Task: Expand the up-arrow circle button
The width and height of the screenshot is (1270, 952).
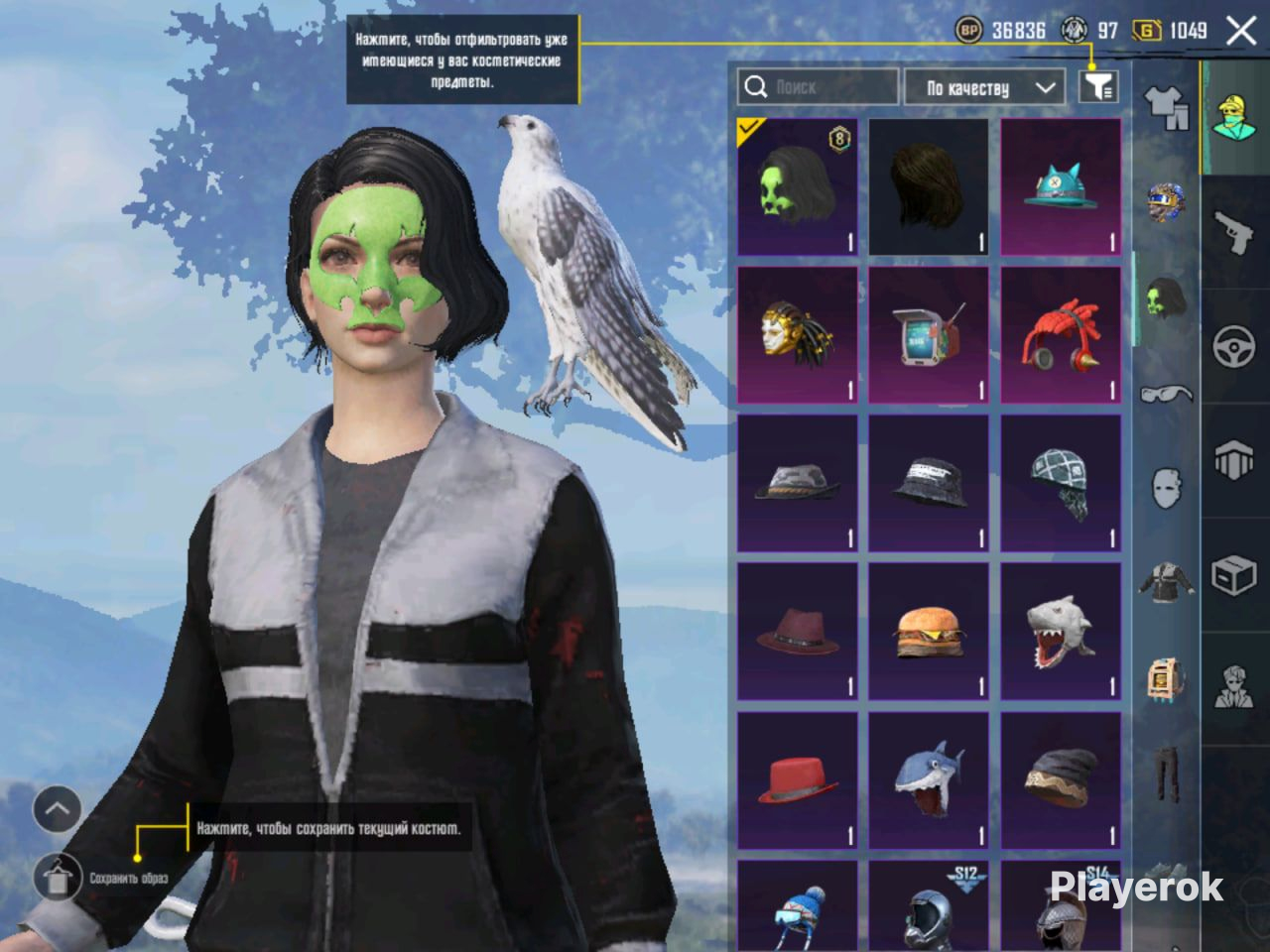Action: point(57,809)
